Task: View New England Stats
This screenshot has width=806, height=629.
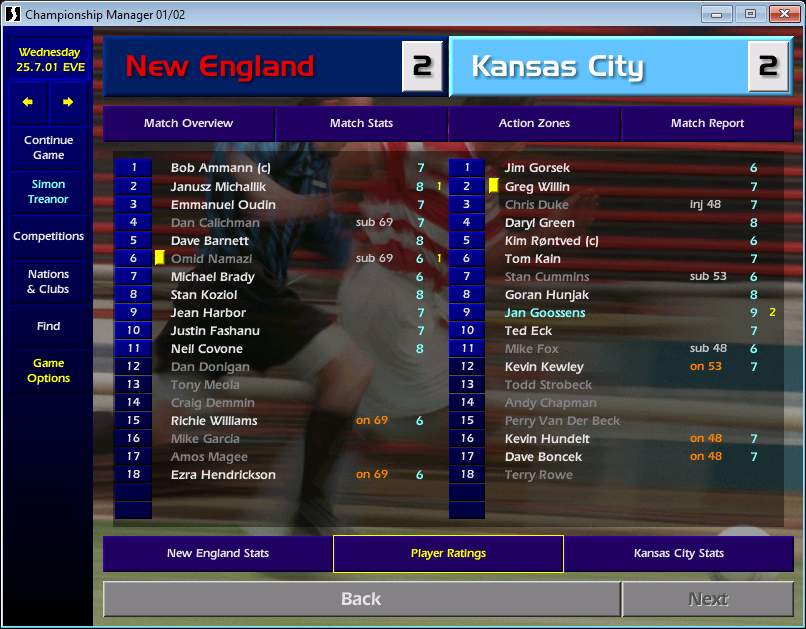Action: pyautogui.click(x=218, y=554)
